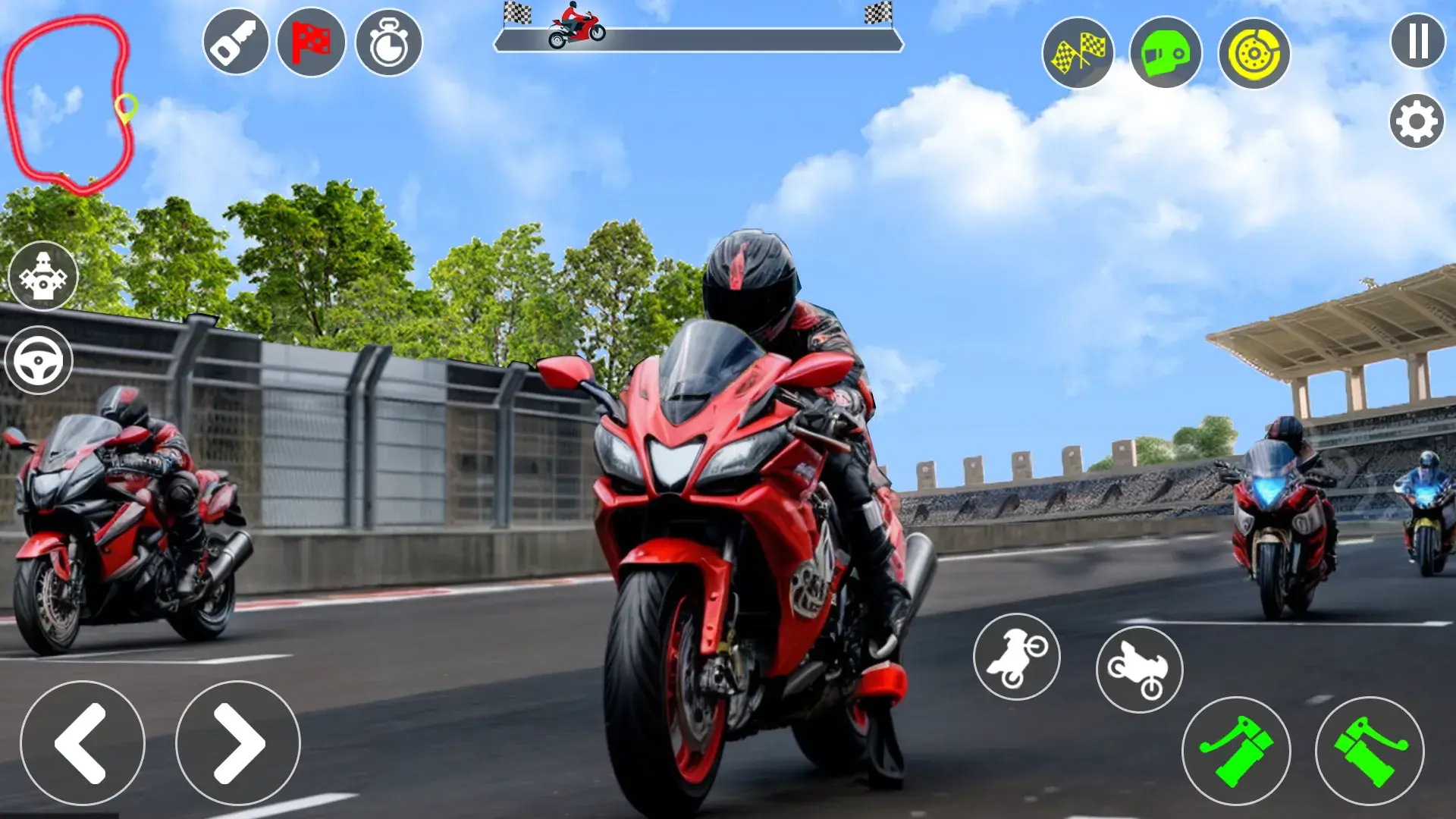The width and height of the screenshot is (1456, 819).
Task: Open the gear settings menu
Action: click(1416, 121)
